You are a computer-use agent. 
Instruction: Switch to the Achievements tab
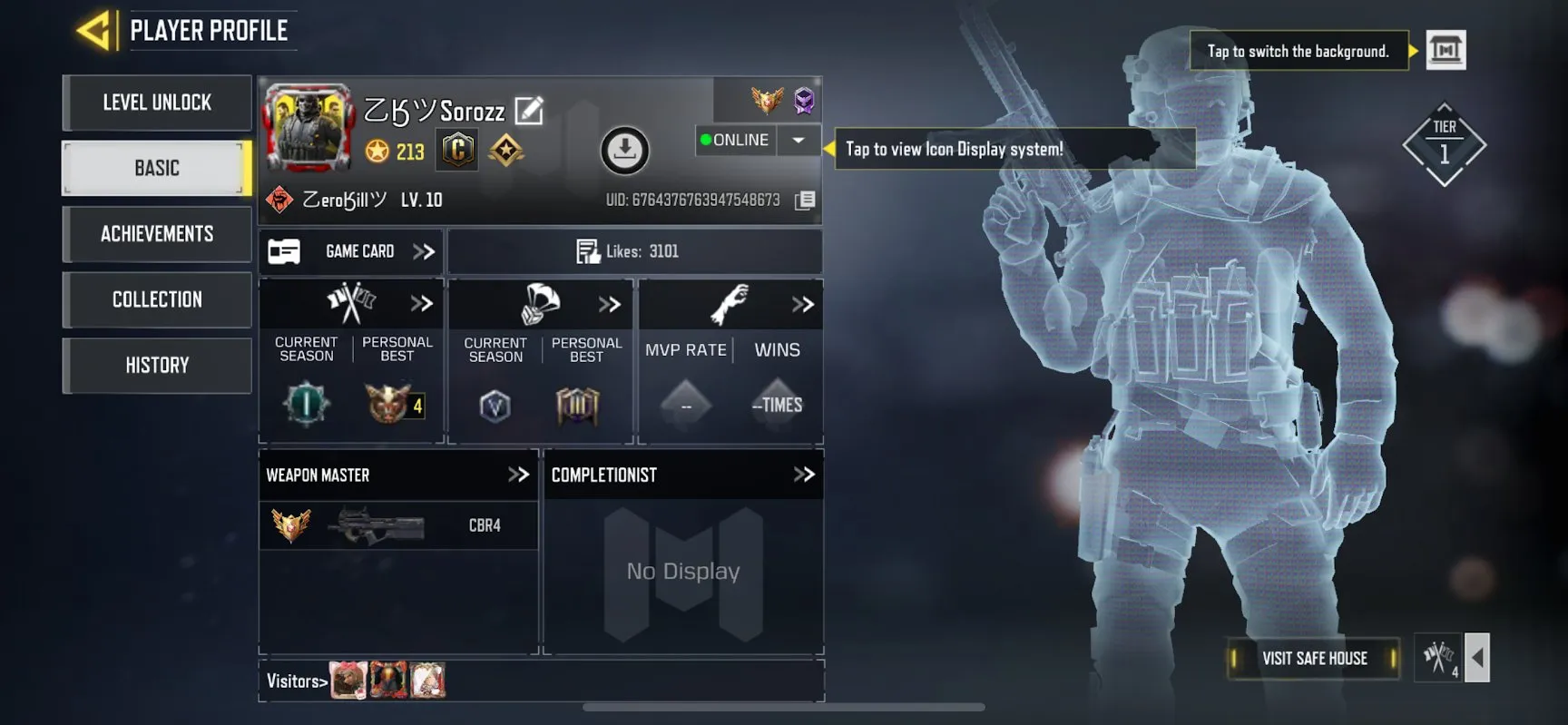tap(156, 234)
